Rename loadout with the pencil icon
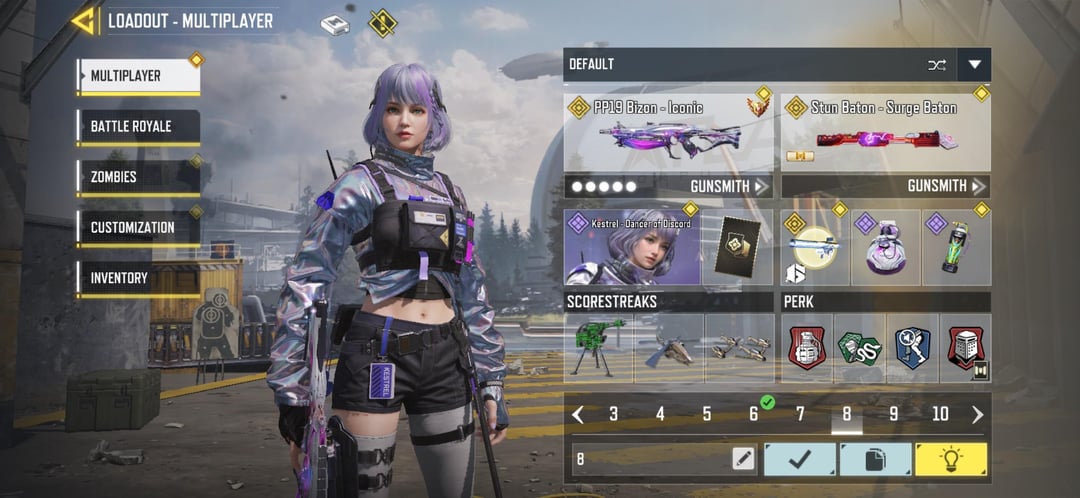The height and width of the screenshot is (498, 1080). 742,459
